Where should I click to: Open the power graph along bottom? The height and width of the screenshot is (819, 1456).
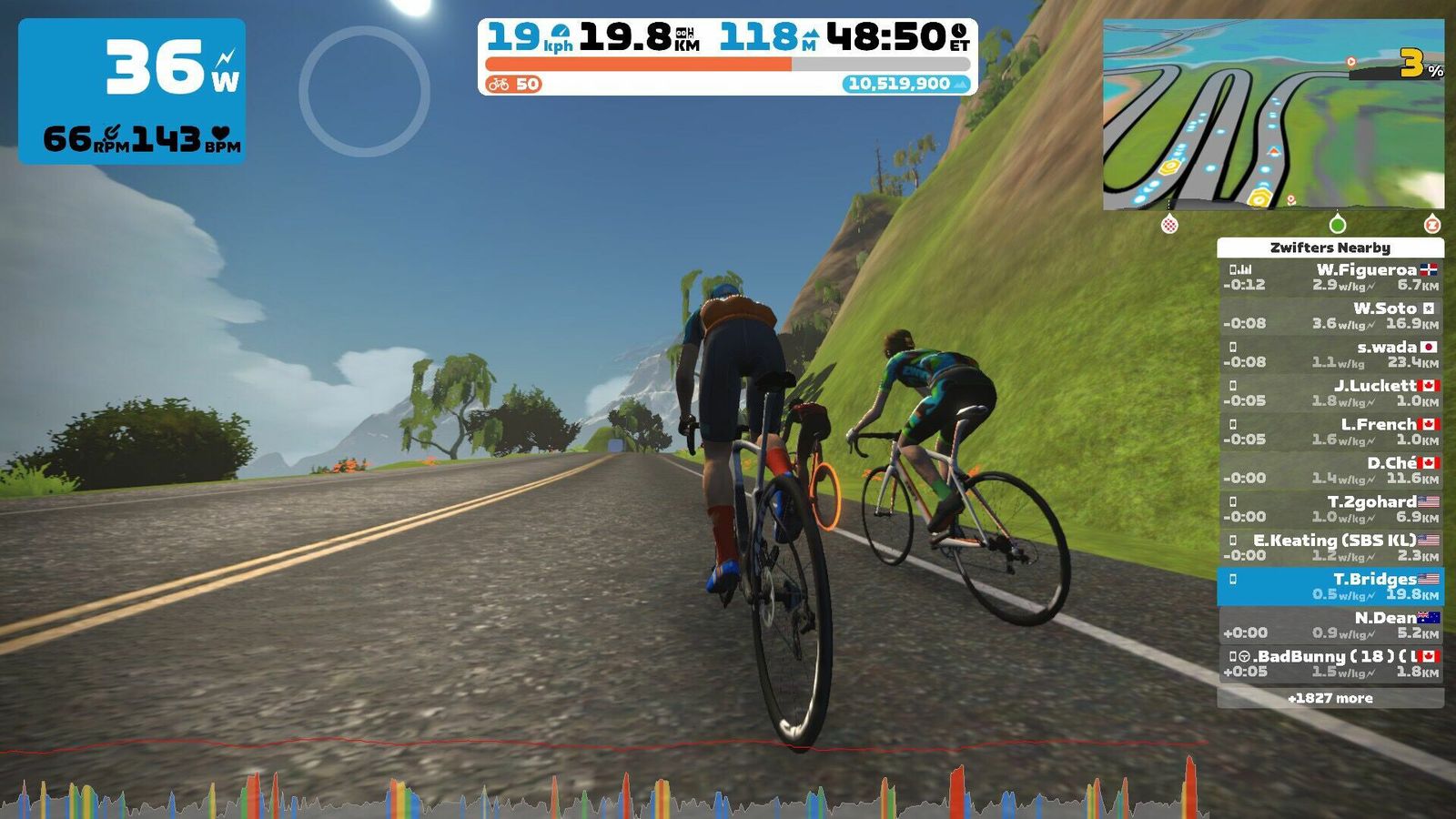[x=601, y=792]
